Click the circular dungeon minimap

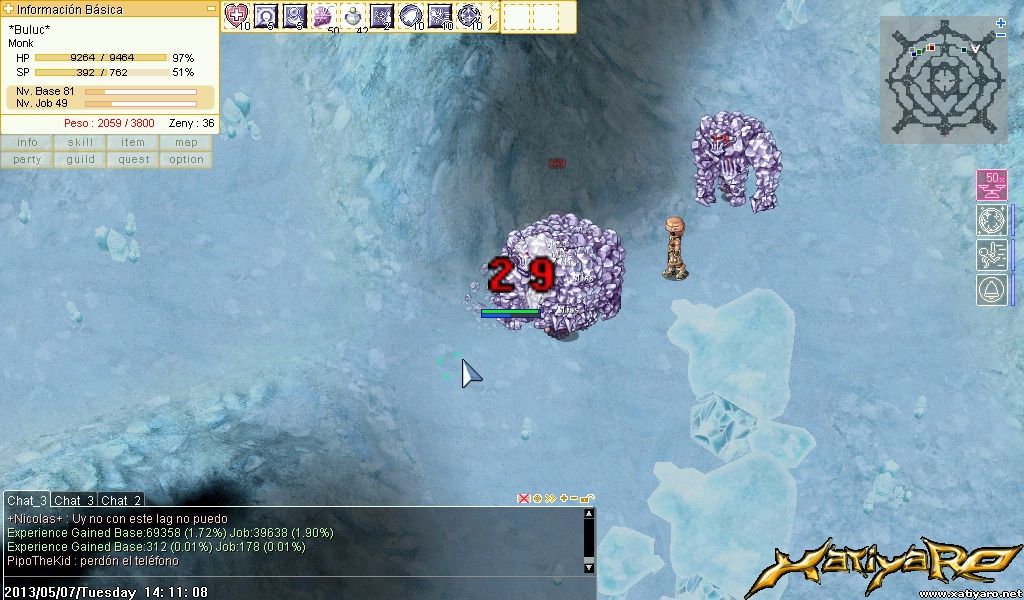tap(941, 80)
